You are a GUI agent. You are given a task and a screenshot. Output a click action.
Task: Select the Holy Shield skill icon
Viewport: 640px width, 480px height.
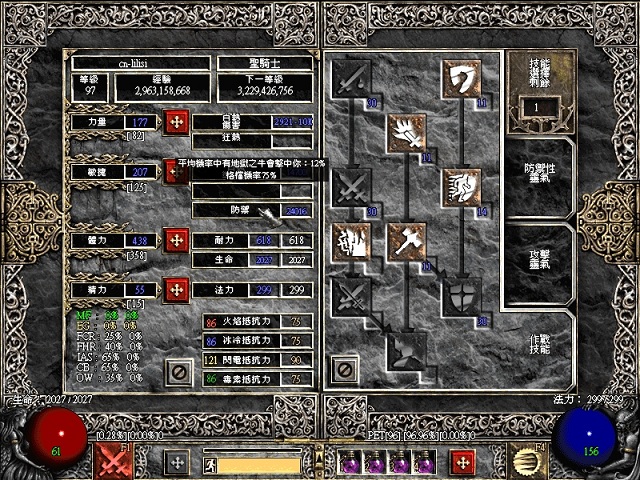[462, 297]
